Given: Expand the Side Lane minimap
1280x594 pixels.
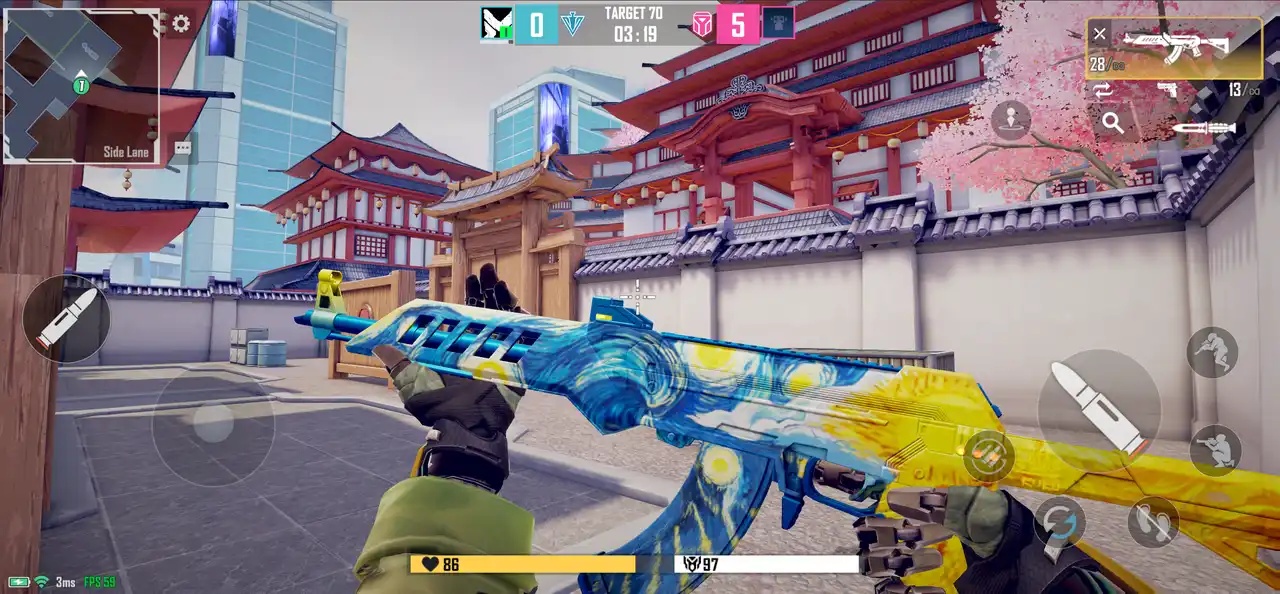Looking at the screenshot, I should [x=82, y=86].
